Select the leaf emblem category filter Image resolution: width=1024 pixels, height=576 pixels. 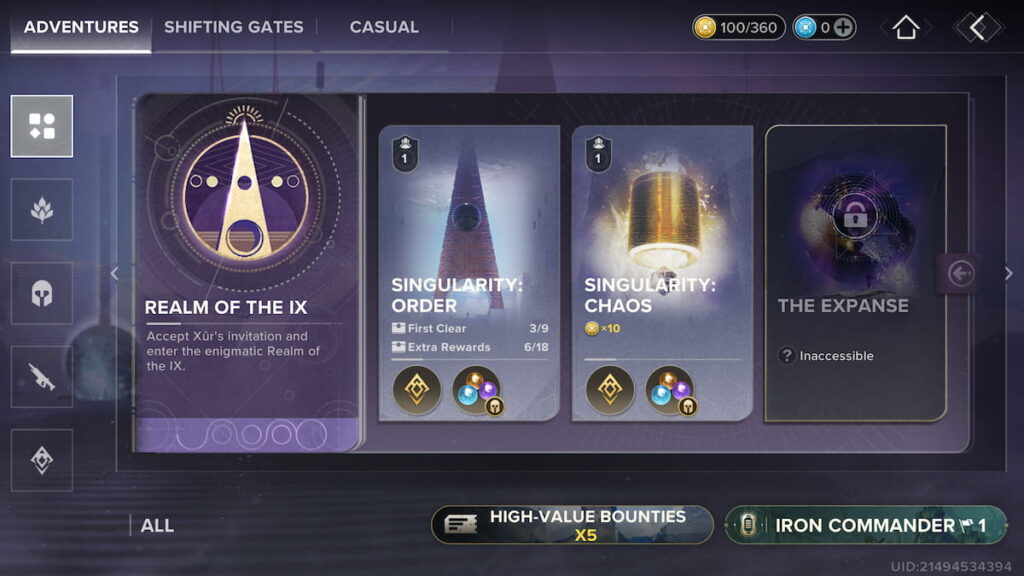42,209
